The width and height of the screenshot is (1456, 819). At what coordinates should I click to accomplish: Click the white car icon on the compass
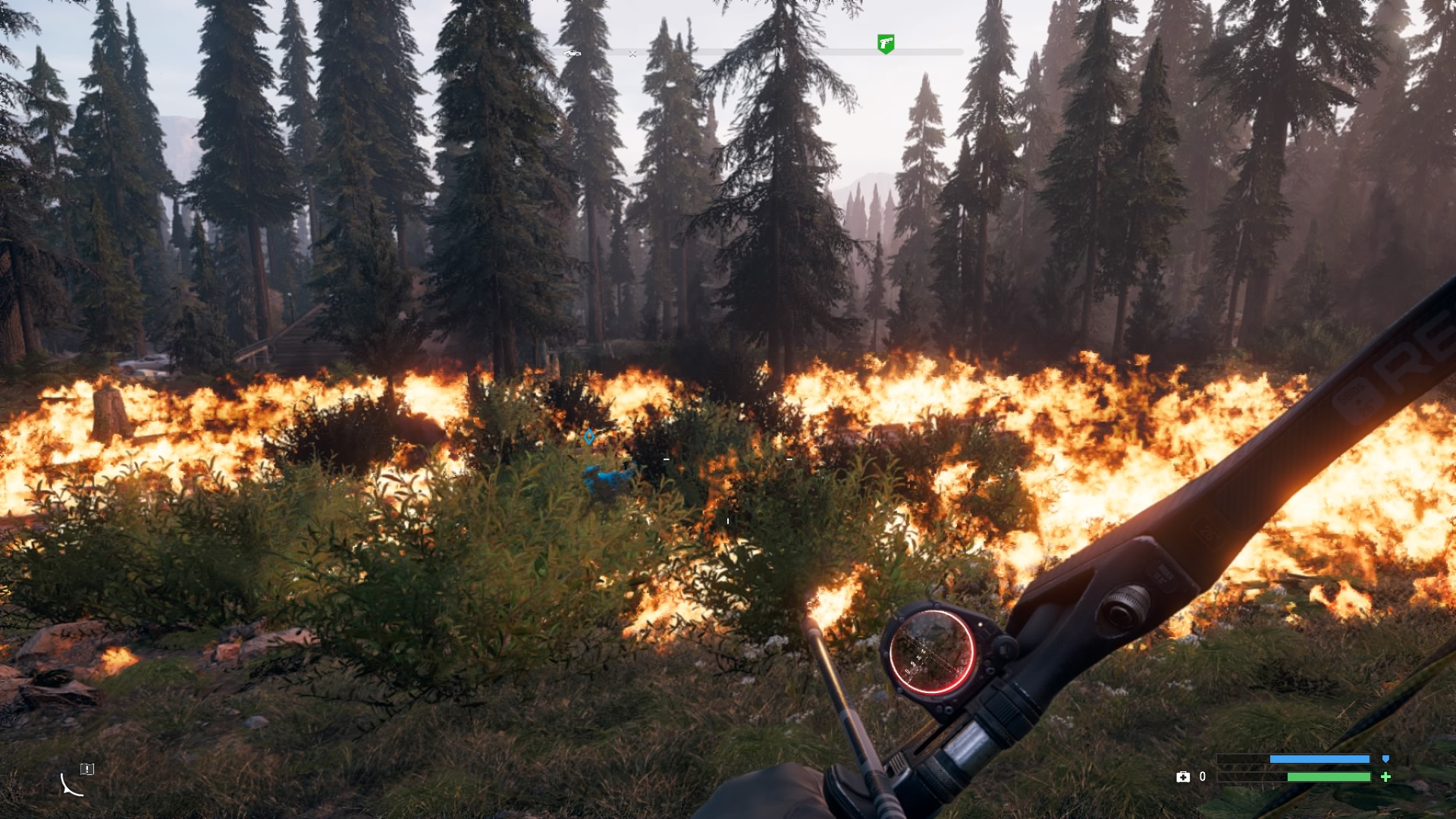(x=573, y=53)
